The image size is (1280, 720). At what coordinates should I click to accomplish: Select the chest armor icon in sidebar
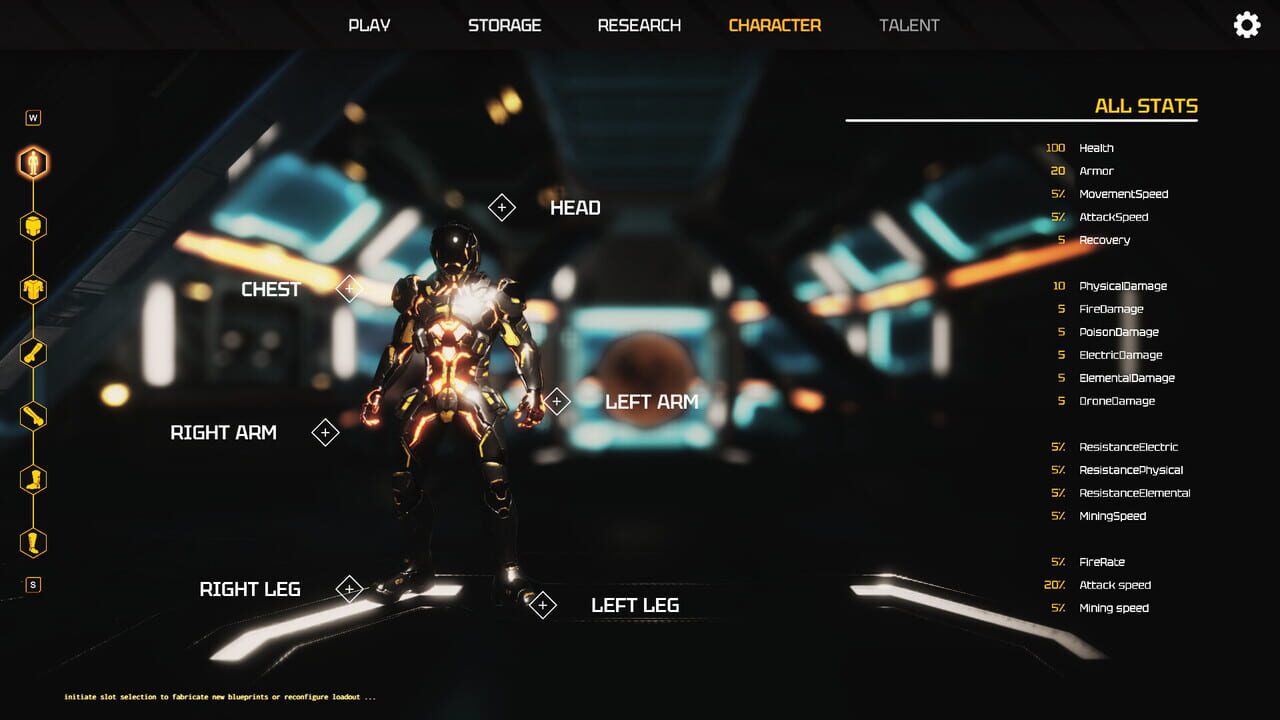click(x=33, y=288)
